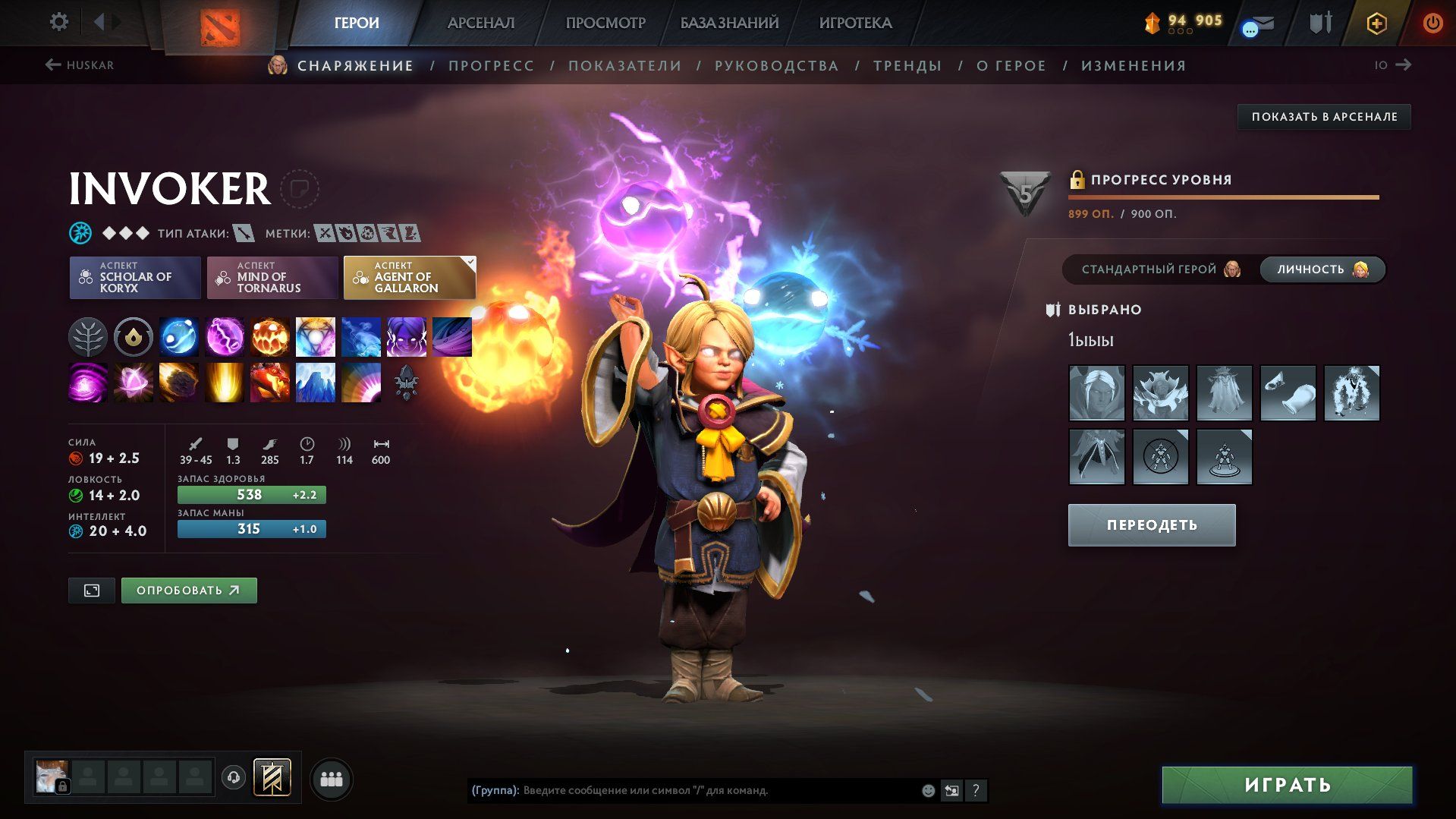
Task: Open the АРСЕНАЛ tab
Action: coord(481,23)
